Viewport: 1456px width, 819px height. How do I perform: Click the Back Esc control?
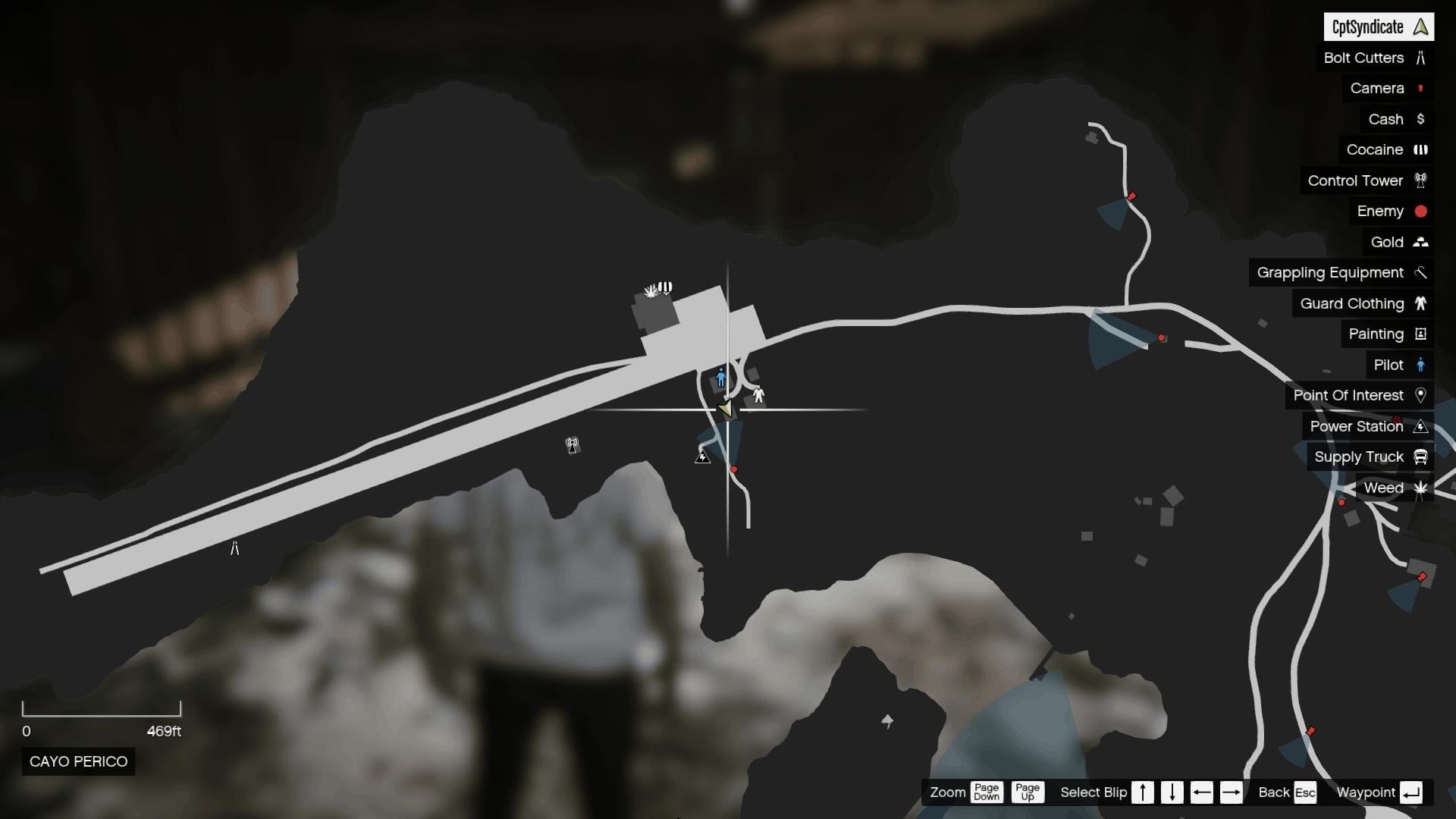click(x=1287, y=792)
